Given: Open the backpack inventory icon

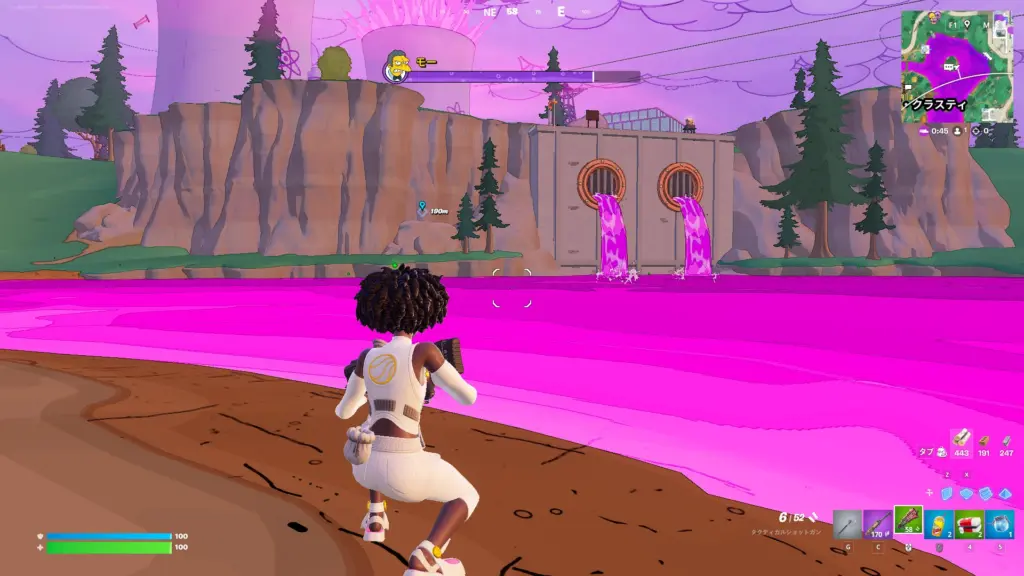Looking at the screenshot, I should pos(941,452).
